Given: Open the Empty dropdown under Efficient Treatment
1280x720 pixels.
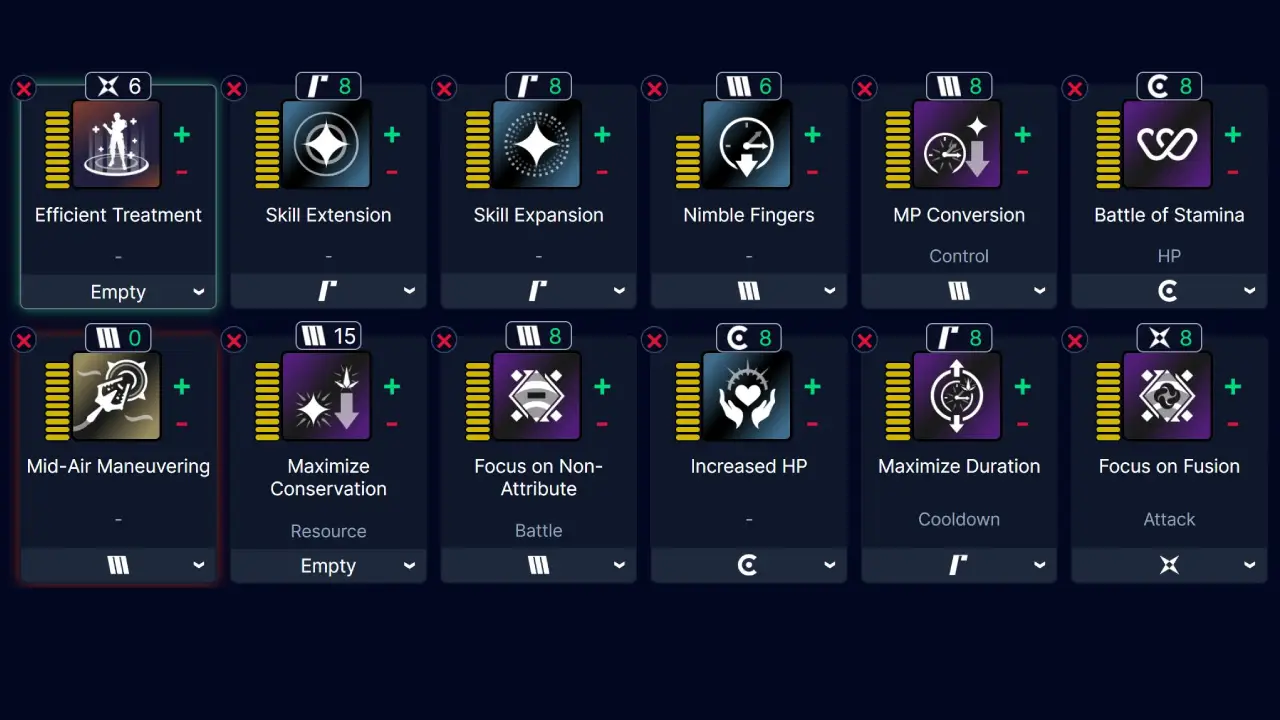Looking at the screenshot, I should click(117, 291).
